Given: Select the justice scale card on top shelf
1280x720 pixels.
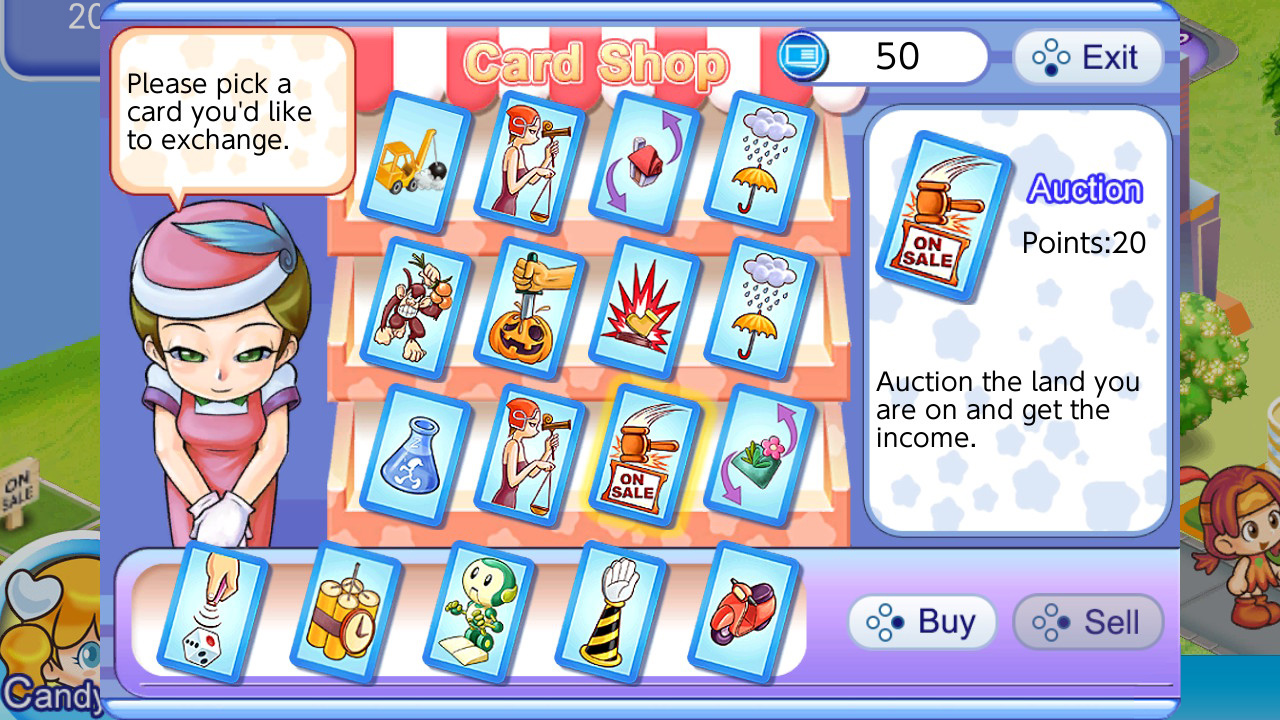Looking at the screenshot, I should 530,163.
